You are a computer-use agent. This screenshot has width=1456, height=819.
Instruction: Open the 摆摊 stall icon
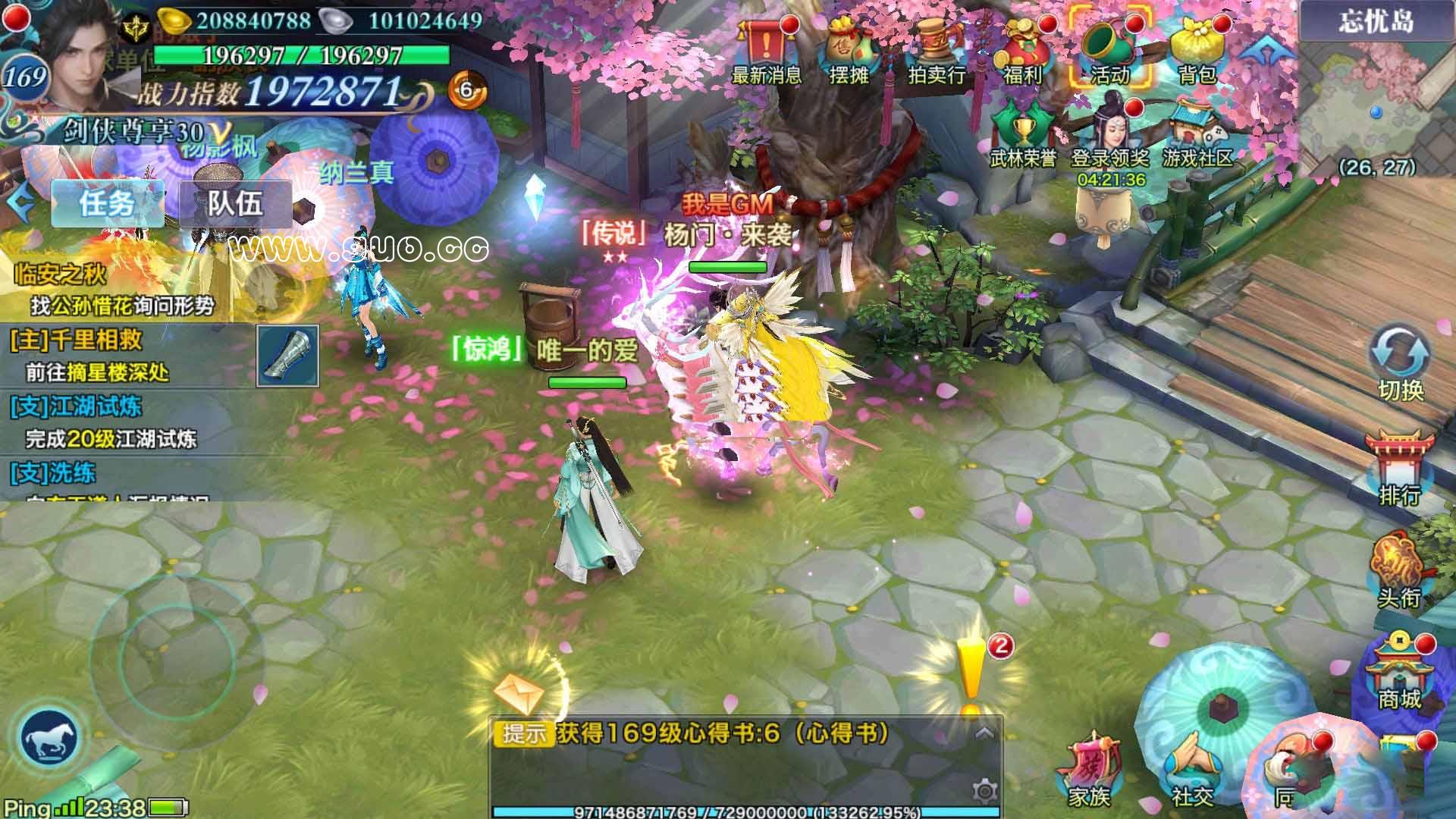[x=849, y=51]
